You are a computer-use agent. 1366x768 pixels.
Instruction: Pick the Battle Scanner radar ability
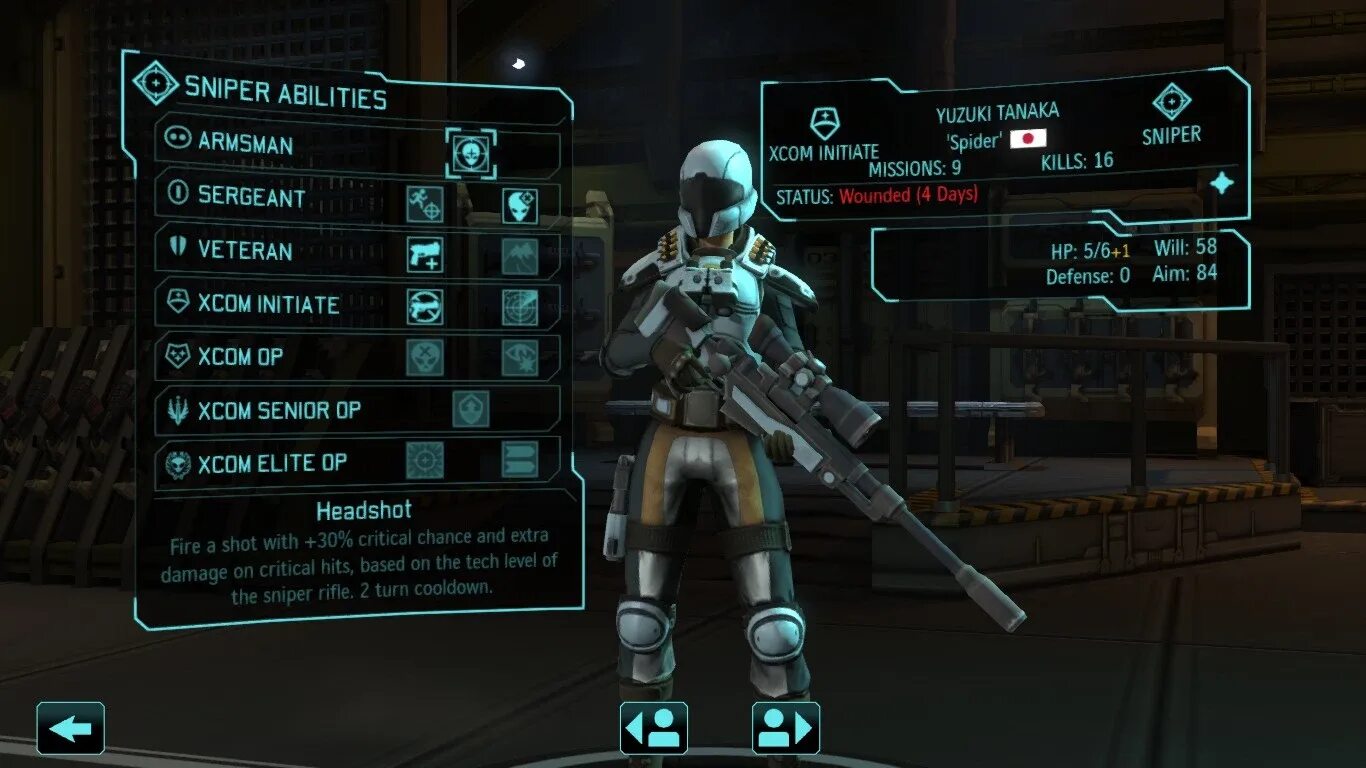520,307
